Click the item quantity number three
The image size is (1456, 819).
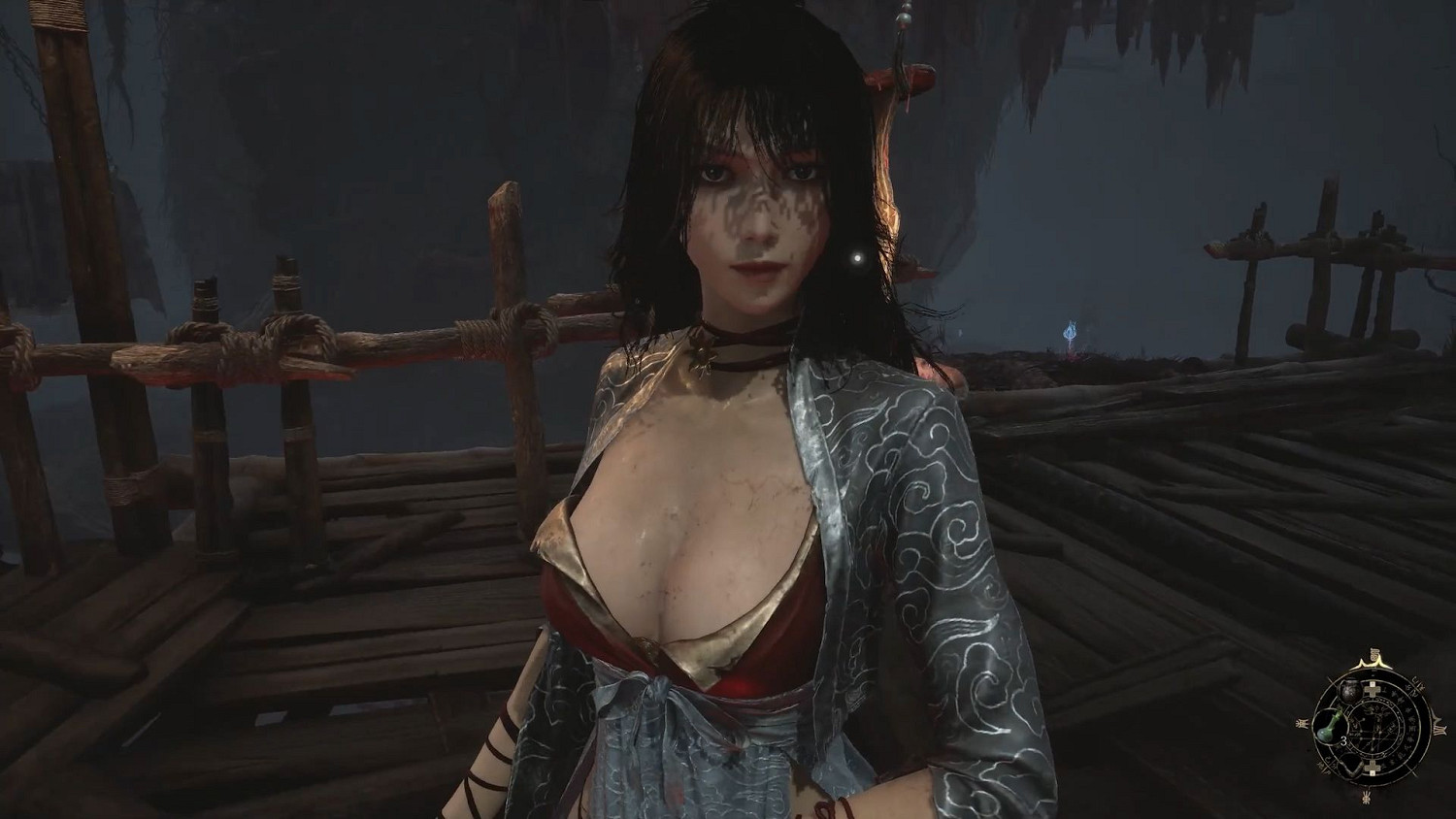point(1343,740)
